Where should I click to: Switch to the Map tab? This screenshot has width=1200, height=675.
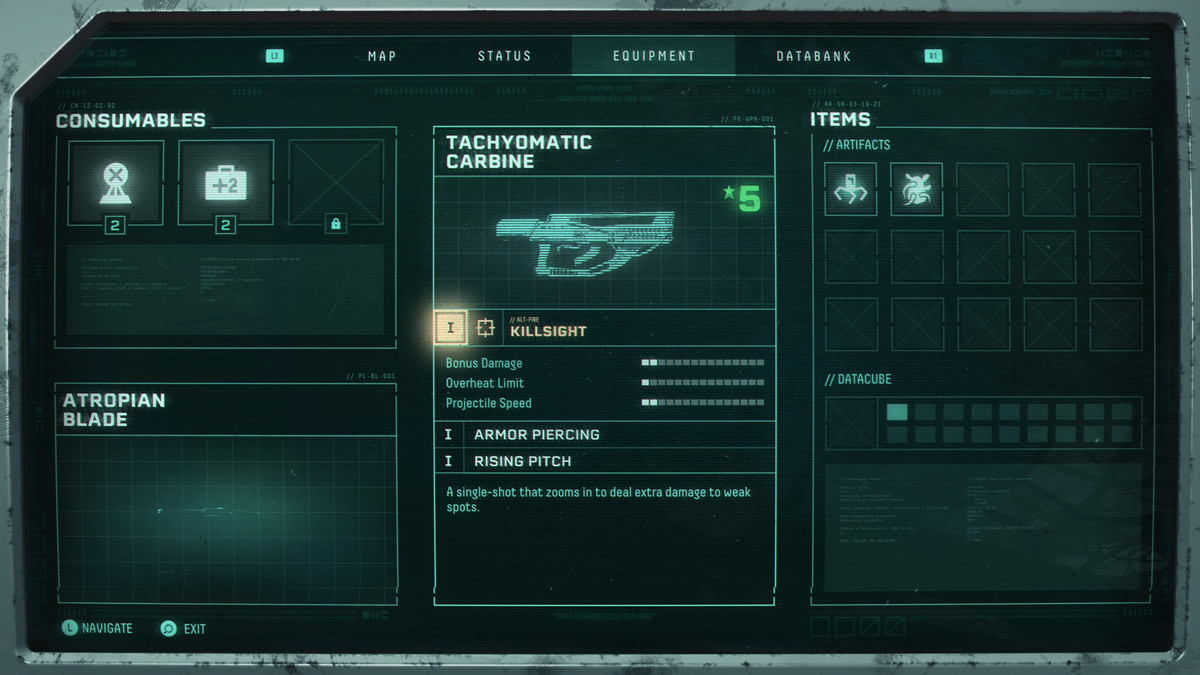coord(382,56)
